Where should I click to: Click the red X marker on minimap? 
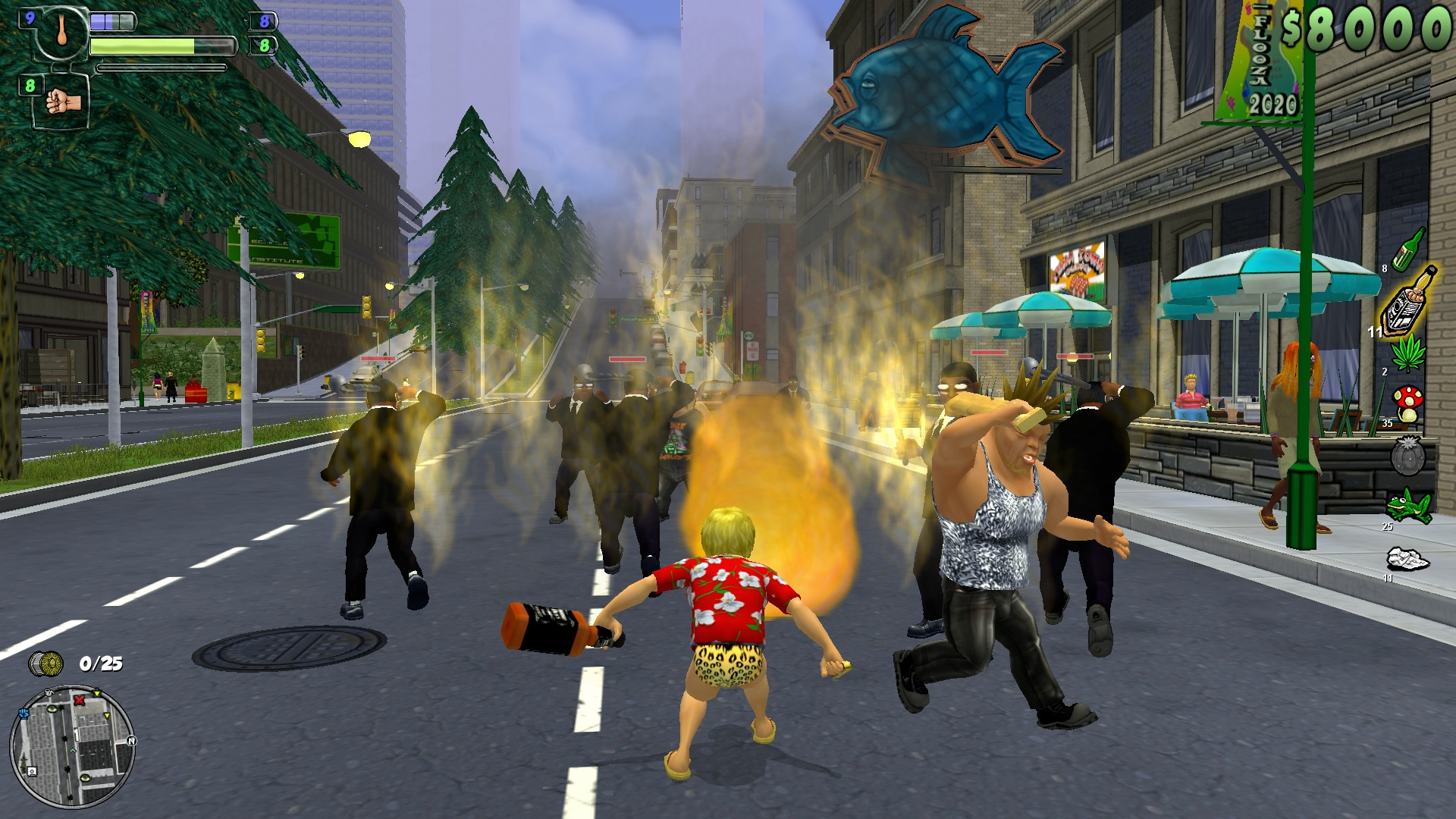click(80, 701)
